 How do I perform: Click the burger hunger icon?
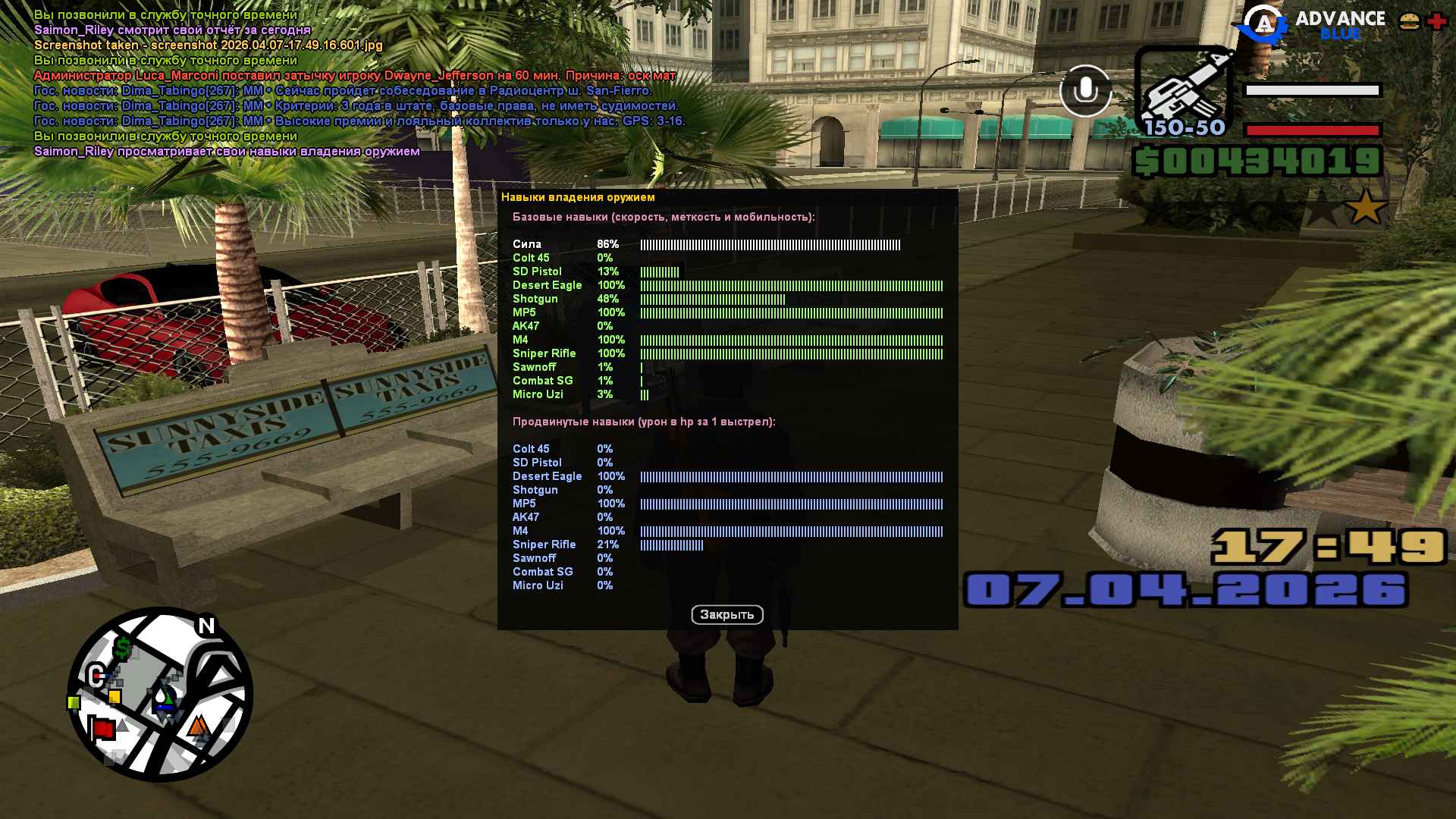click(1409, 22)
